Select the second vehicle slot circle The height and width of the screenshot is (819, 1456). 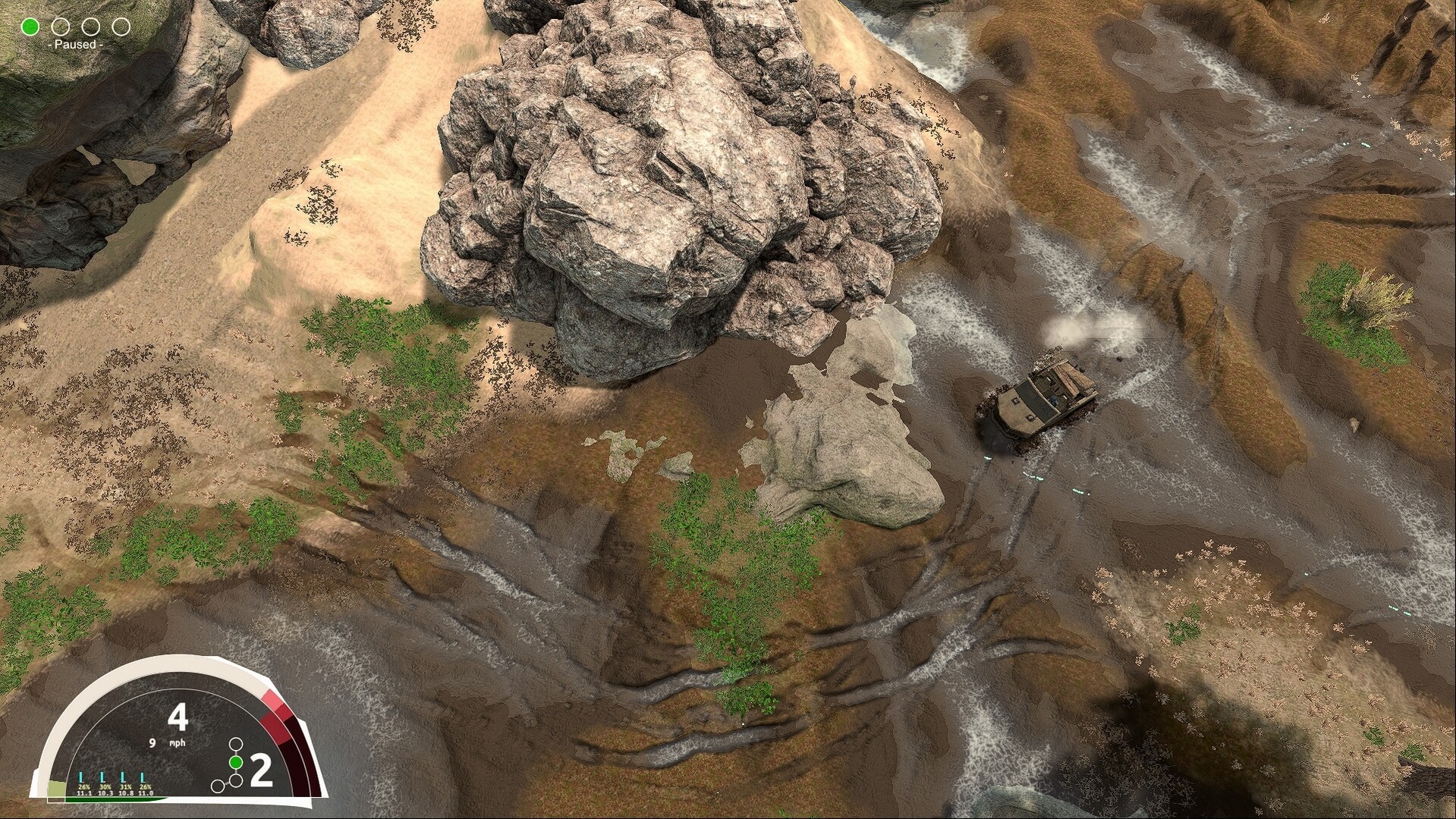pyautogui.click(x=60, y=27)
